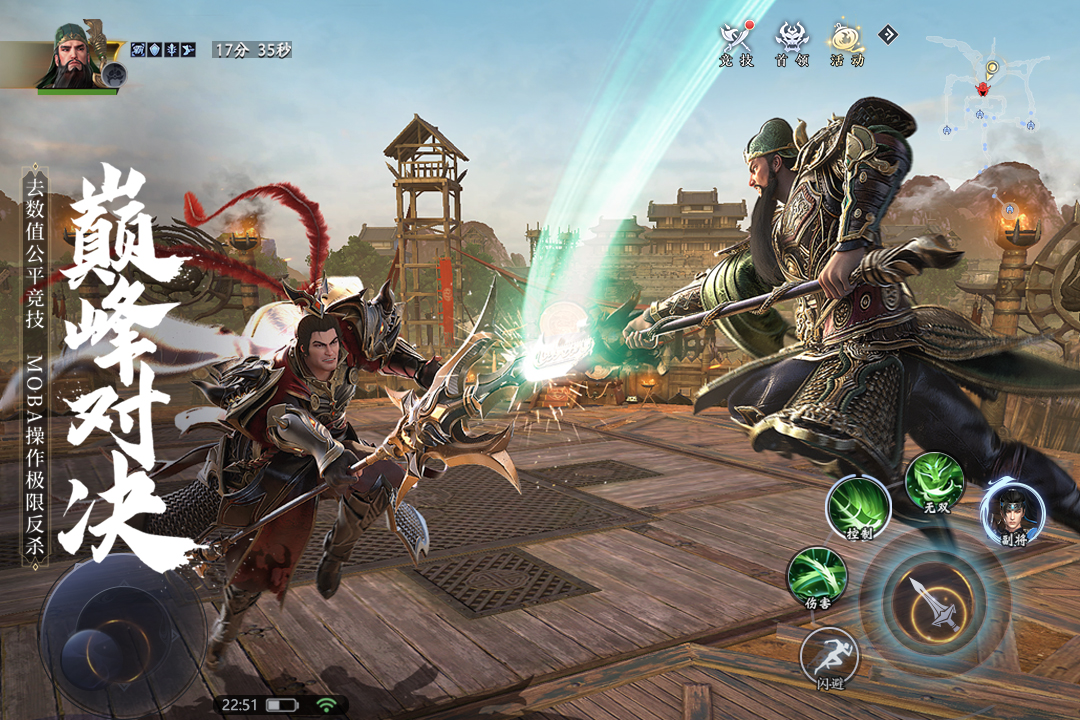Click the red boss marker on the minimap
1080x720 pixels.
[x=983, y=89]
